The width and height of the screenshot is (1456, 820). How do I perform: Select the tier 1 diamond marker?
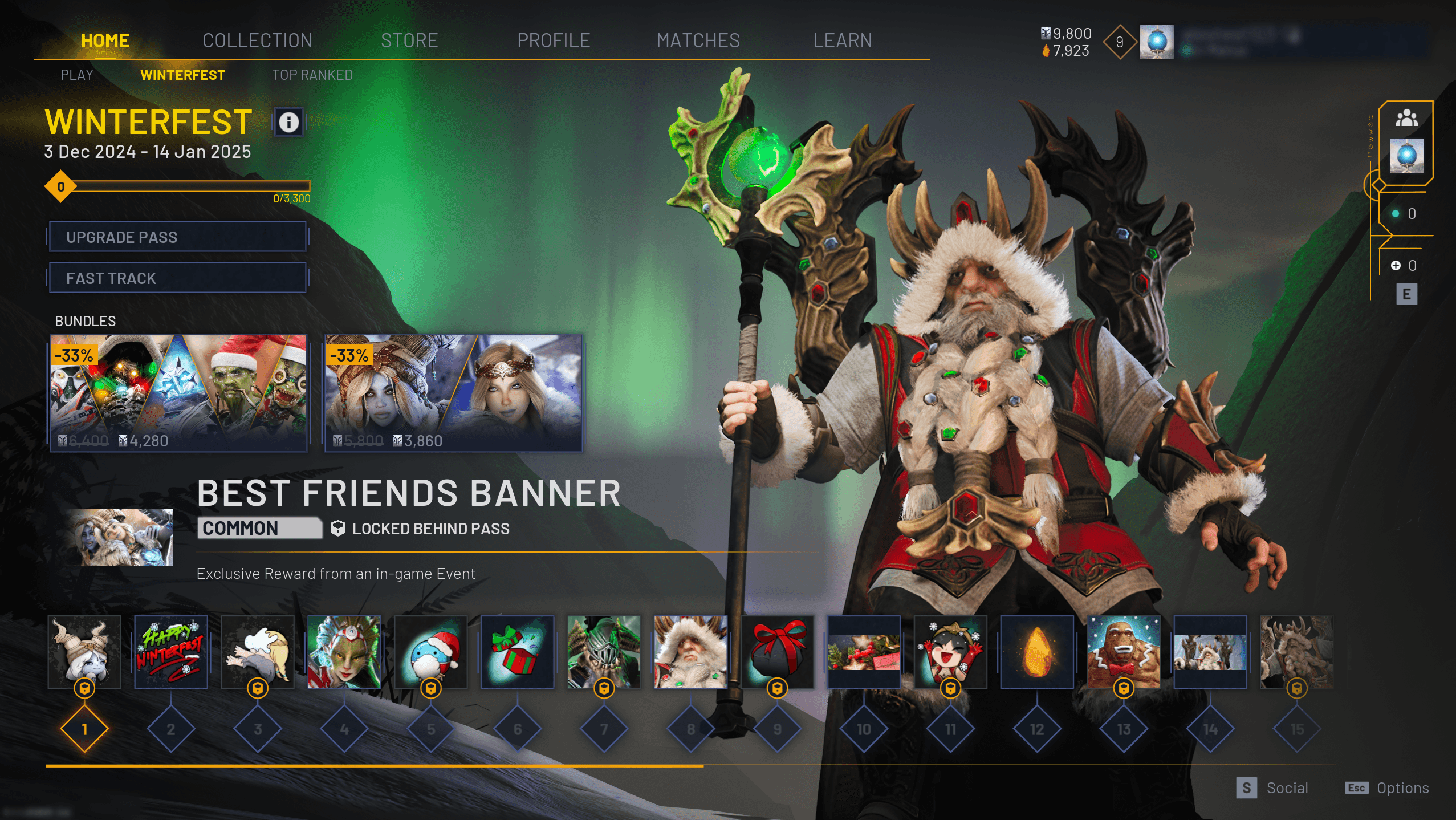coord(84,729)
